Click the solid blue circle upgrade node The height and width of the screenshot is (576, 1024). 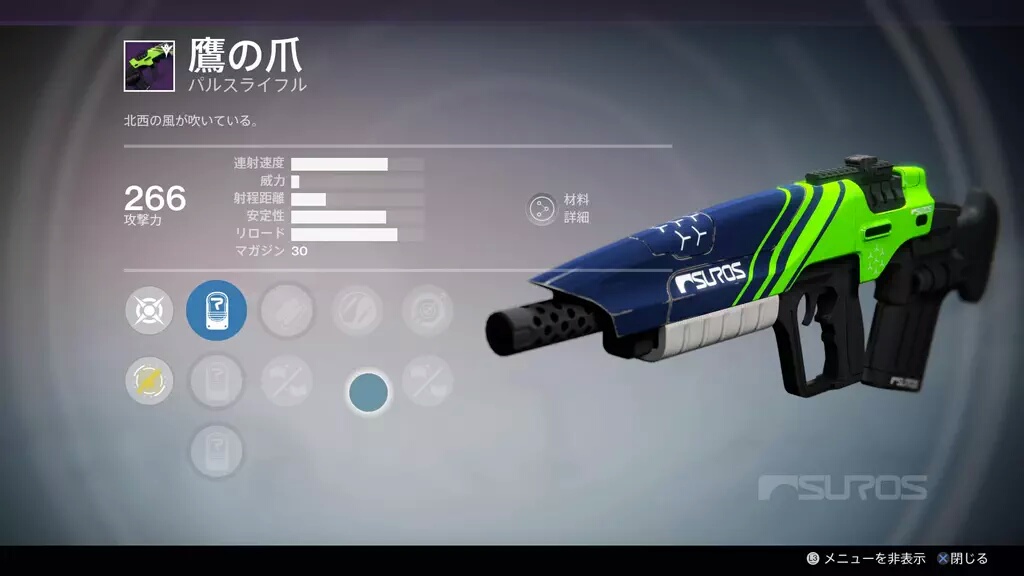pos(368,392)
